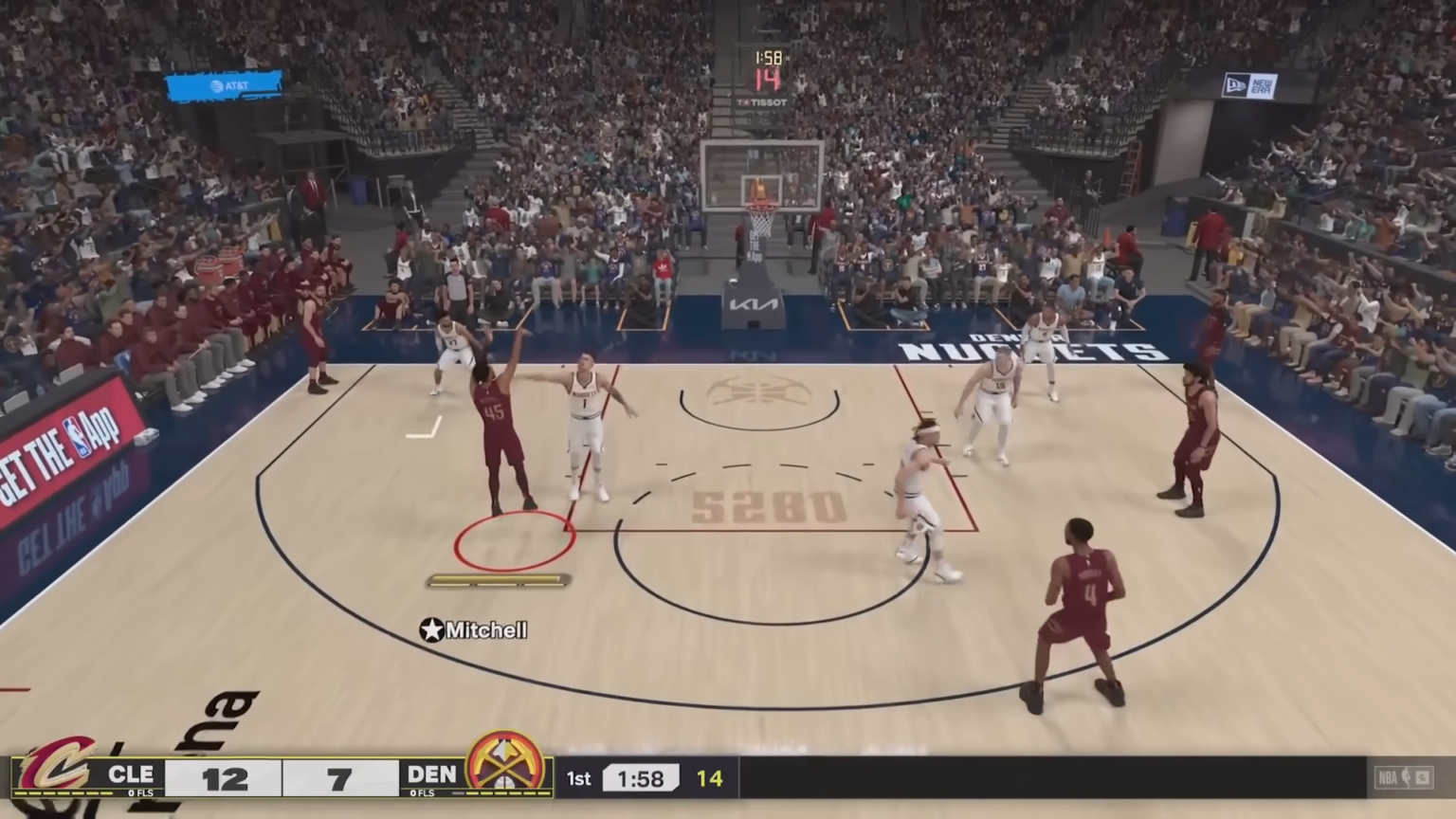Select the CLE label on the score bar
Image resolution: width=1456 pixels, height=819 pixels.
[131, 775]
